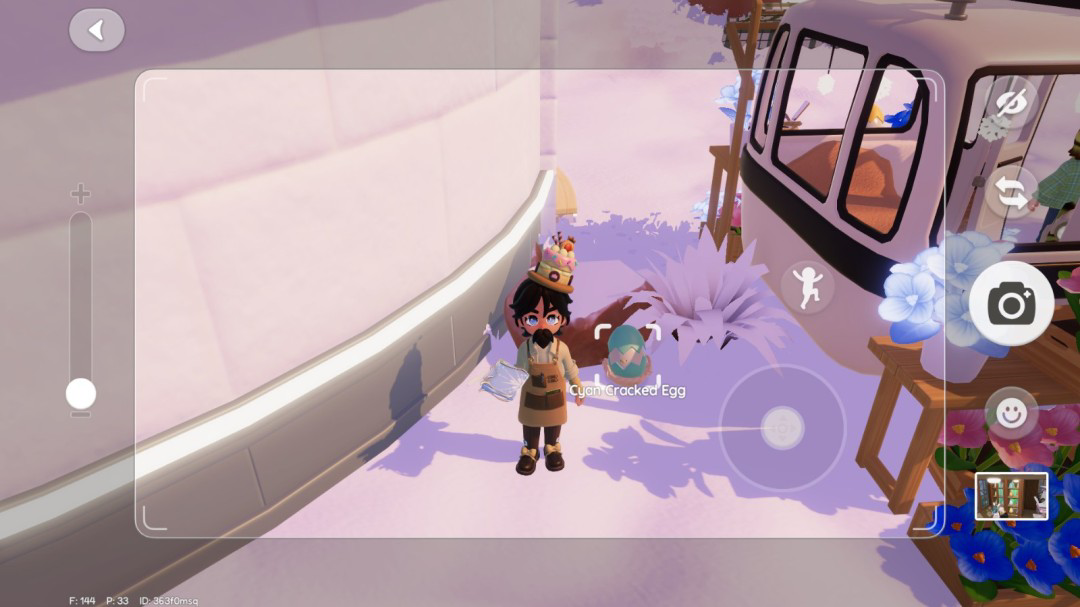Take a photo with the camera shutter
Viewport: 1080px width, 607px height.
tap(1011, 303)
